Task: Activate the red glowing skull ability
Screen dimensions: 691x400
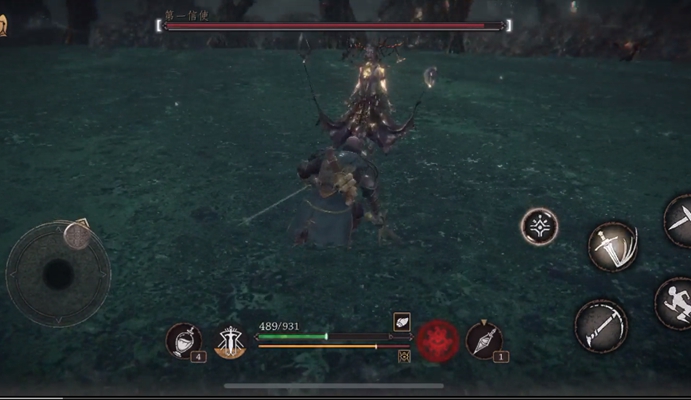Action: pos(437,340)
